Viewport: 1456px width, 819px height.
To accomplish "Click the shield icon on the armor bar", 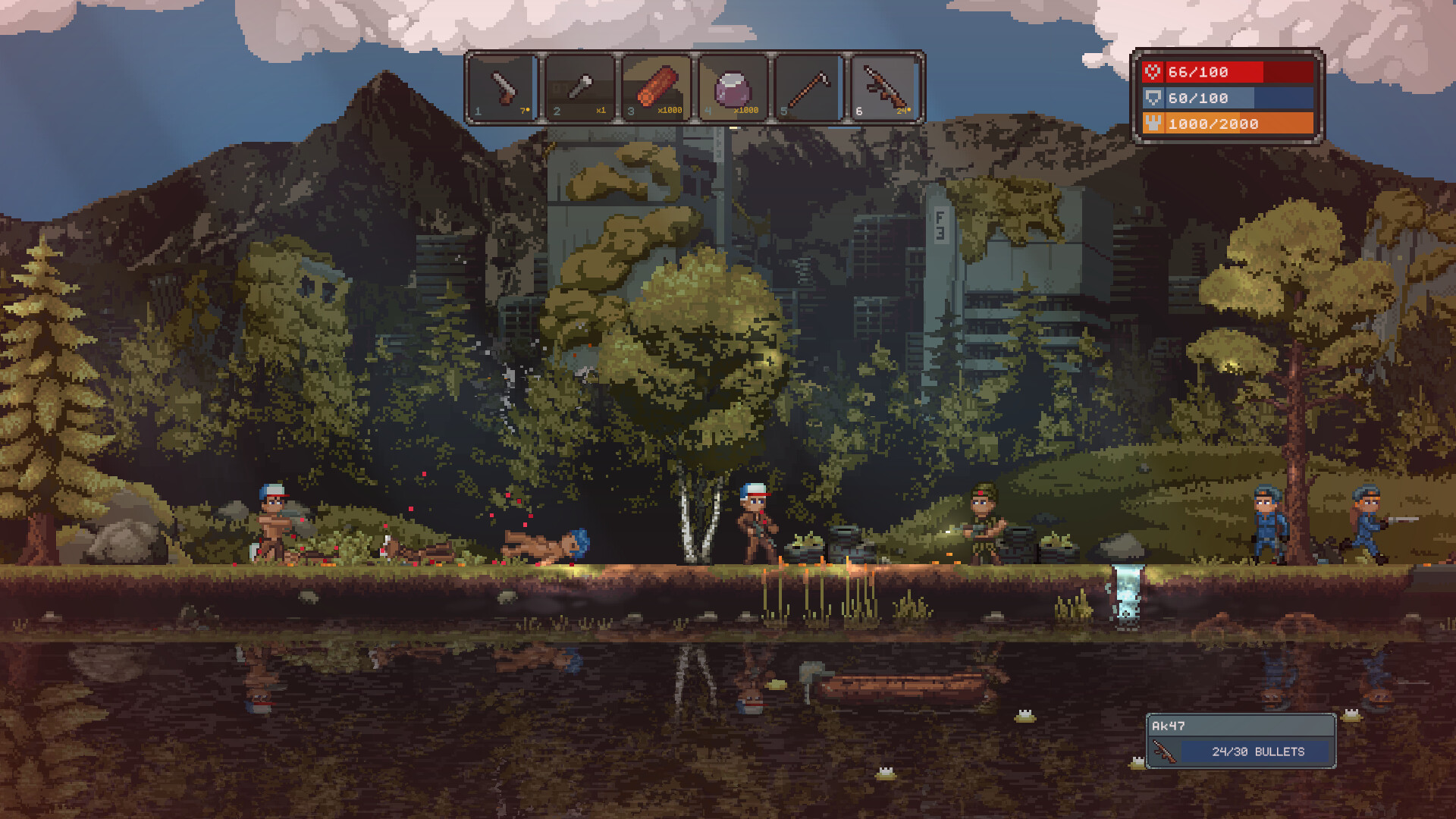I will point(1151,98).
